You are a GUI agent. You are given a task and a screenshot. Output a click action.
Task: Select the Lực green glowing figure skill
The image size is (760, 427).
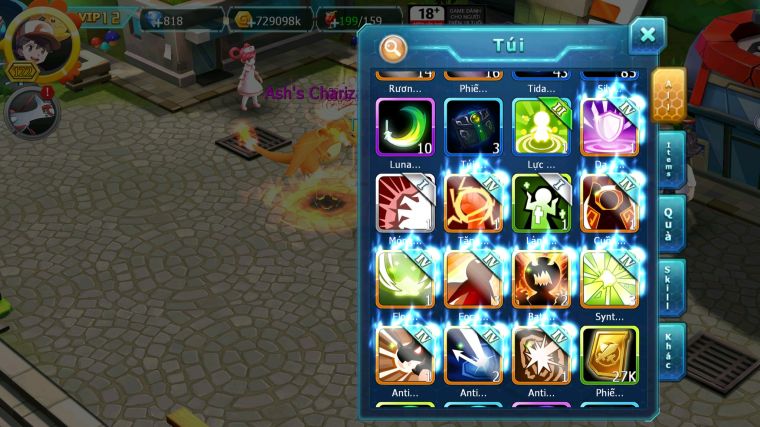[541, 126]
